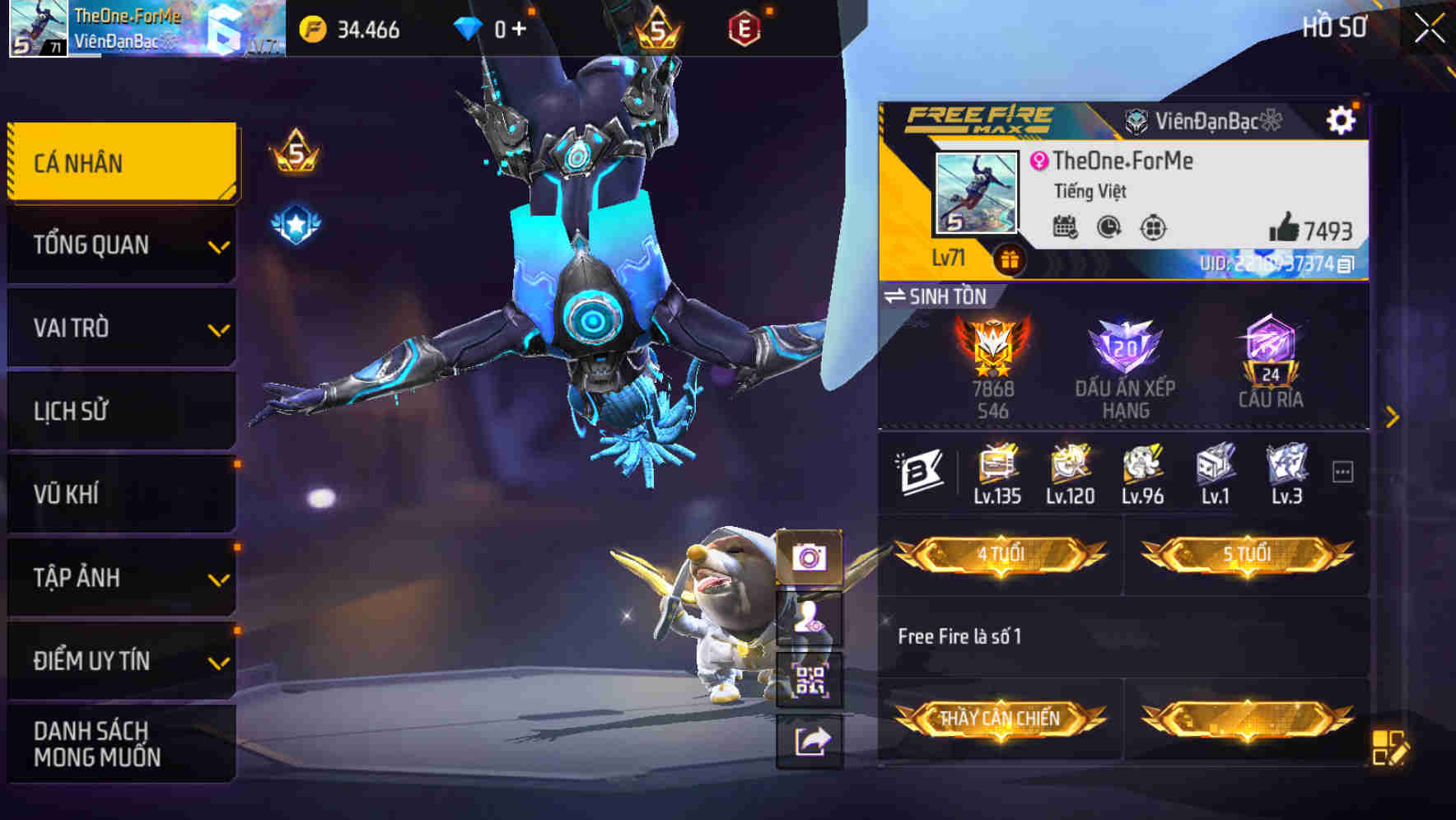Click the change avatar icon

pos(810,622)
